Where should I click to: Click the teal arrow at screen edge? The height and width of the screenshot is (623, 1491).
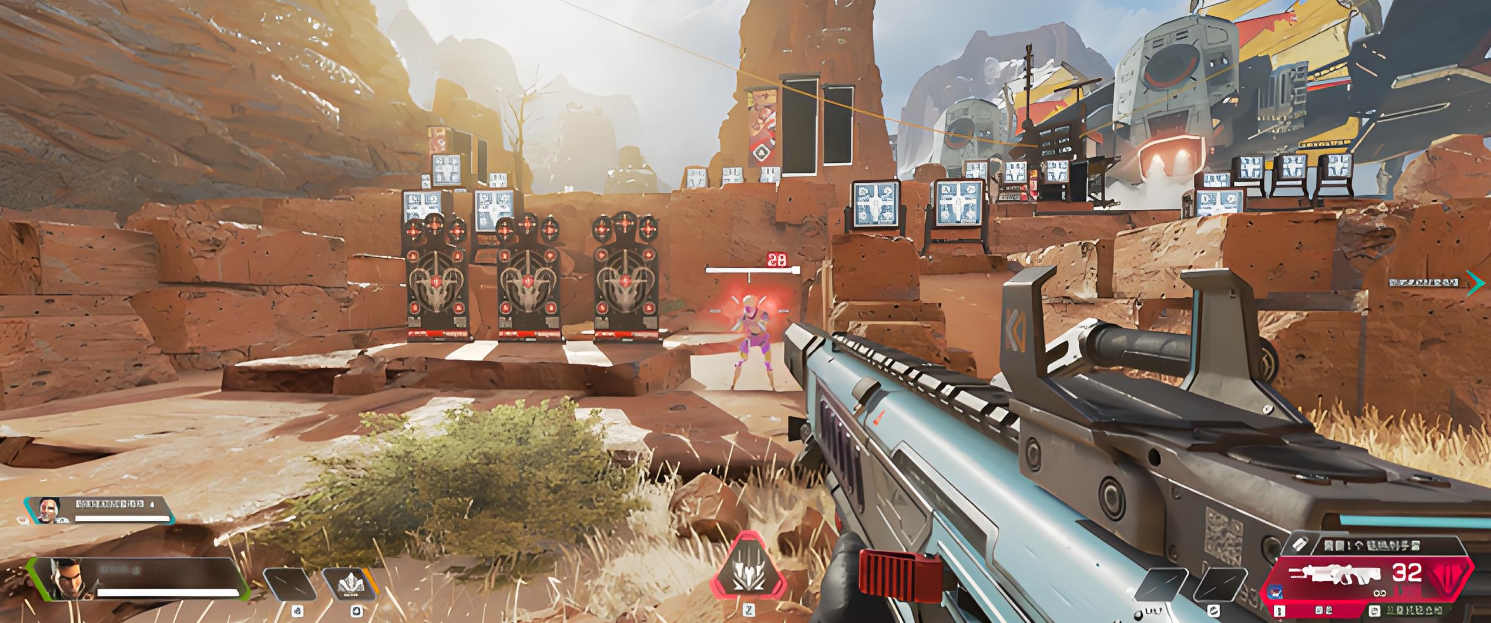pyautogui.click(x=1475, y=283)
